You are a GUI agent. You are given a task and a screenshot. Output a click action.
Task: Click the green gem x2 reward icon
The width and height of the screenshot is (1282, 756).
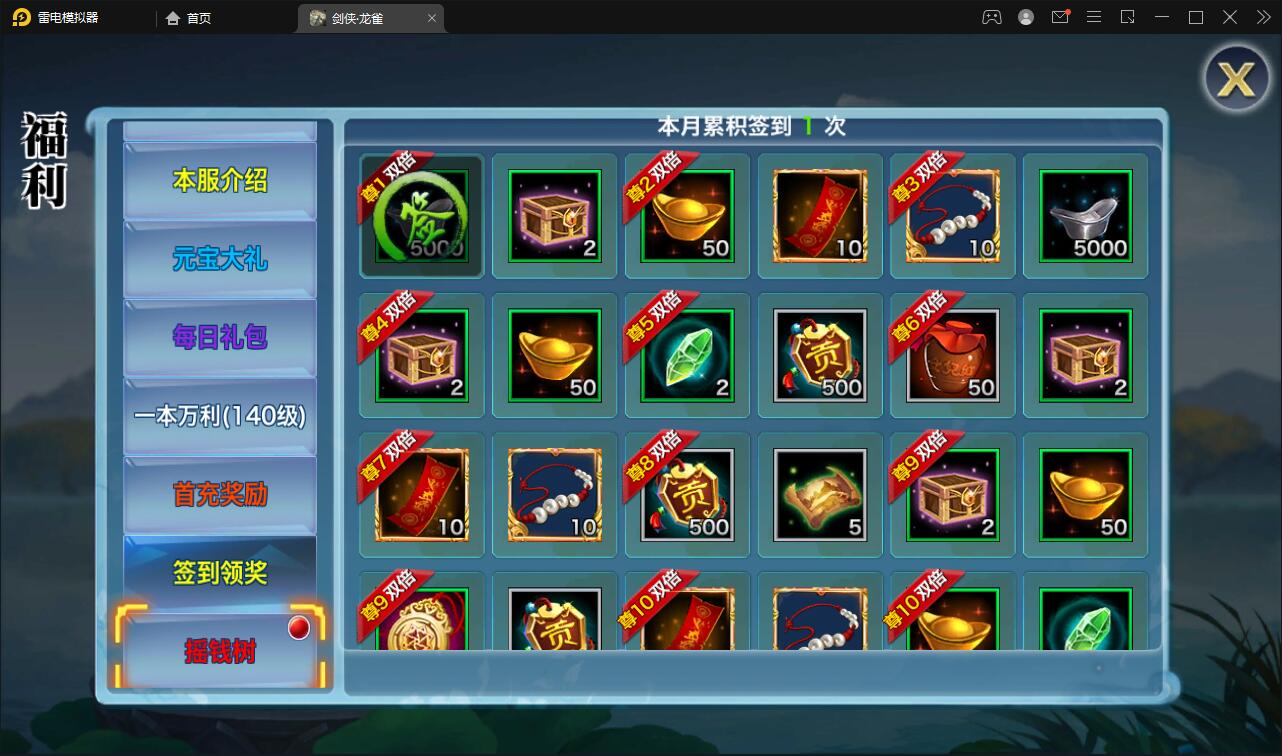[687, 355]
